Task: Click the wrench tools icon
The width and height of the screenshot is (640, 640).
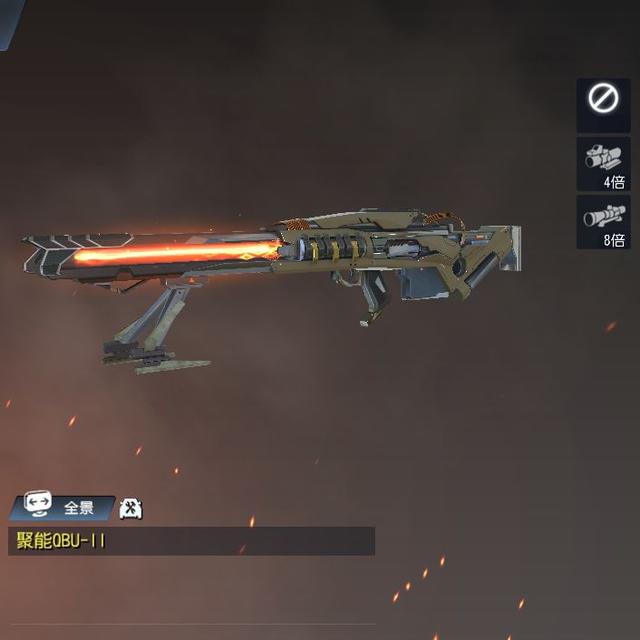Action: tap(130, 508)
